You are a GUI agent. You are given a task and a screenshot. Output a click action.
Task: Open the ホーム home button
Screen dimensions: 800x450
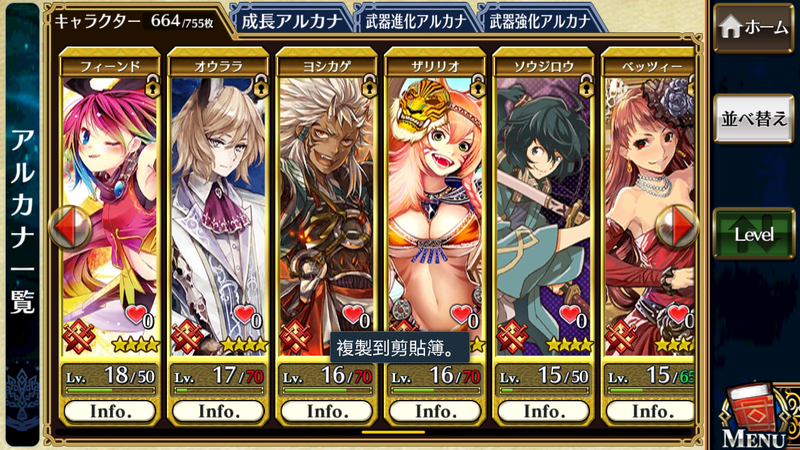point(756,28)
